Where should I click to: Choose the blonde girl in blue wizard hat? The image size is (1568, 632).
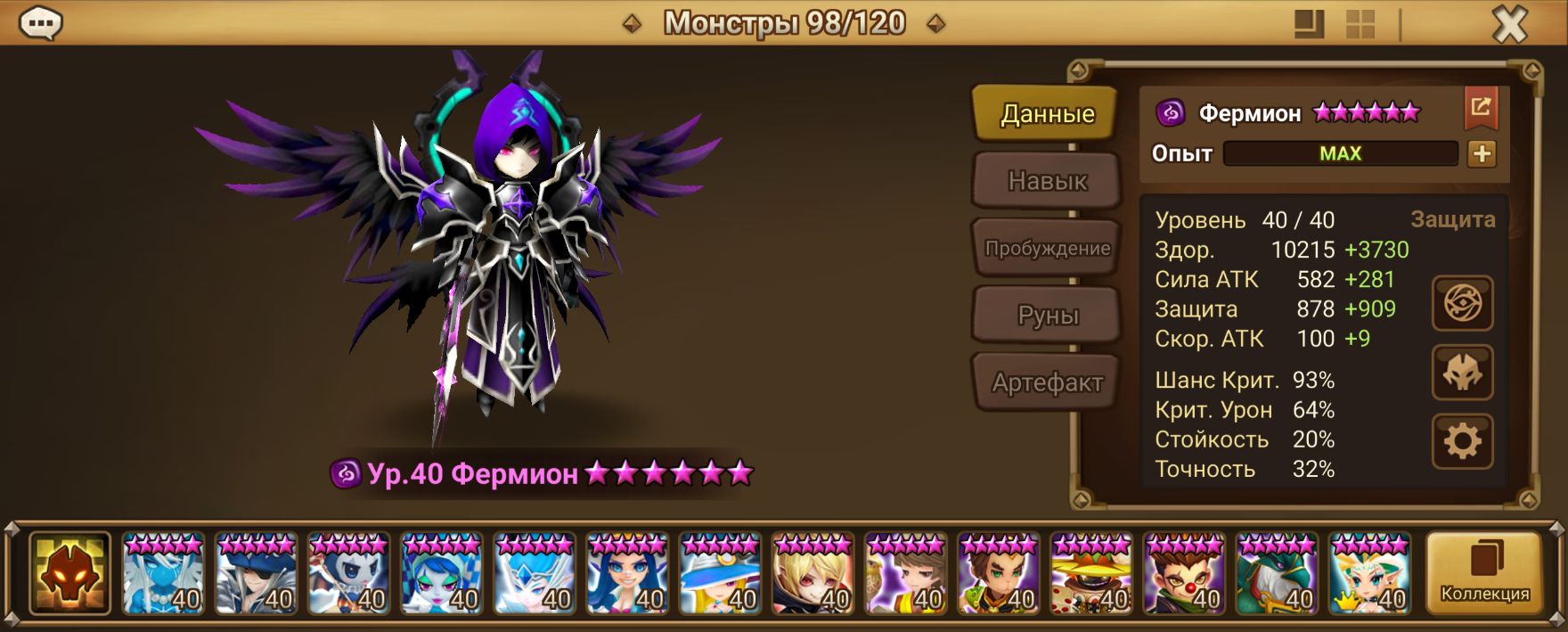(720, 573)
